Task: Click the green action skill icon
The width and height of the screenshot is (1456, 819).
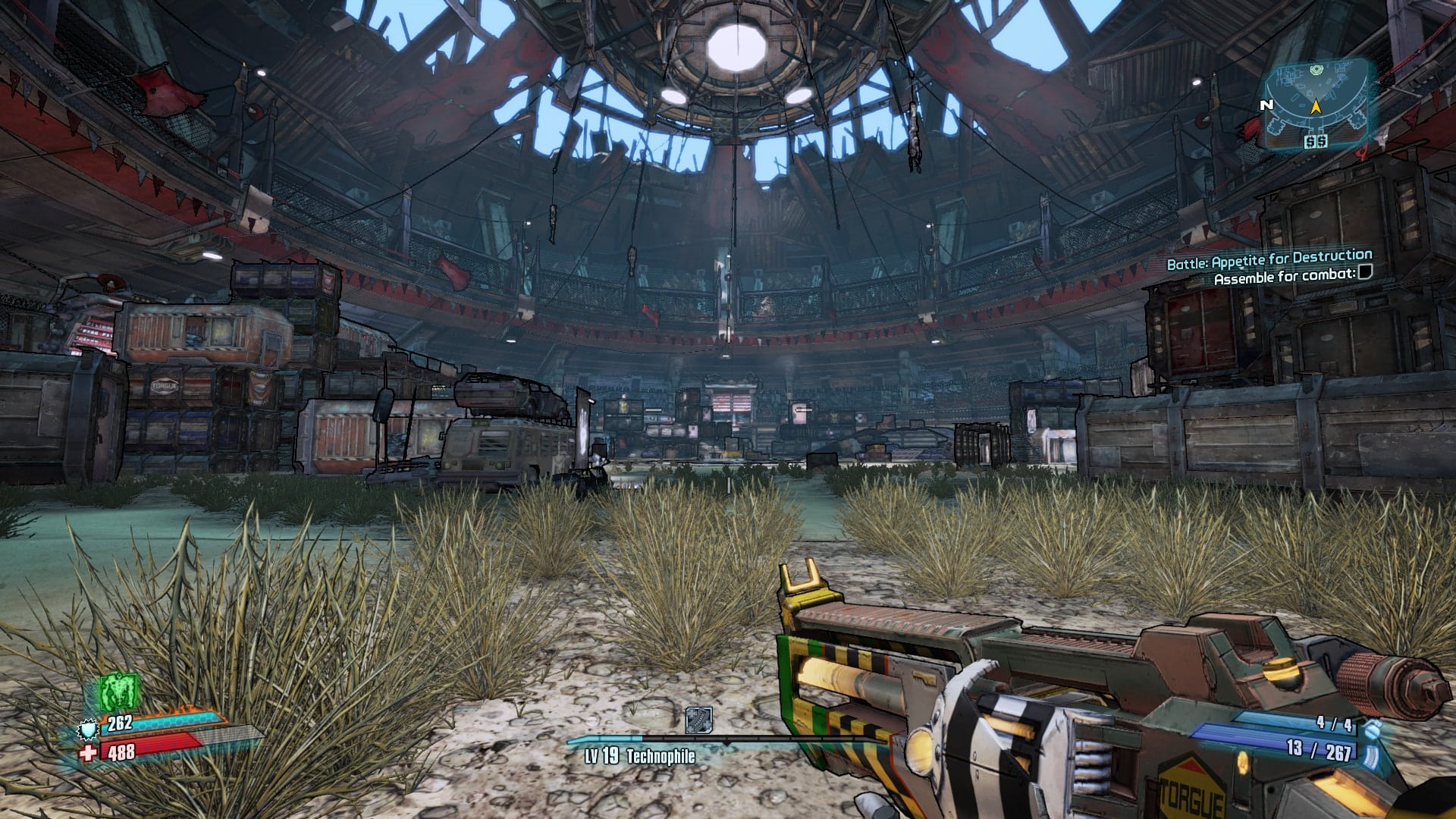Action: click(x=119, y=693)
